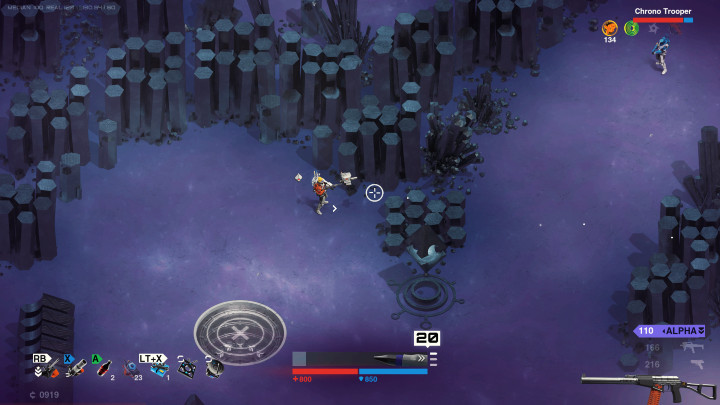Click the green circular buff icon
Viewport: 720px width, 405px height.
631,28
